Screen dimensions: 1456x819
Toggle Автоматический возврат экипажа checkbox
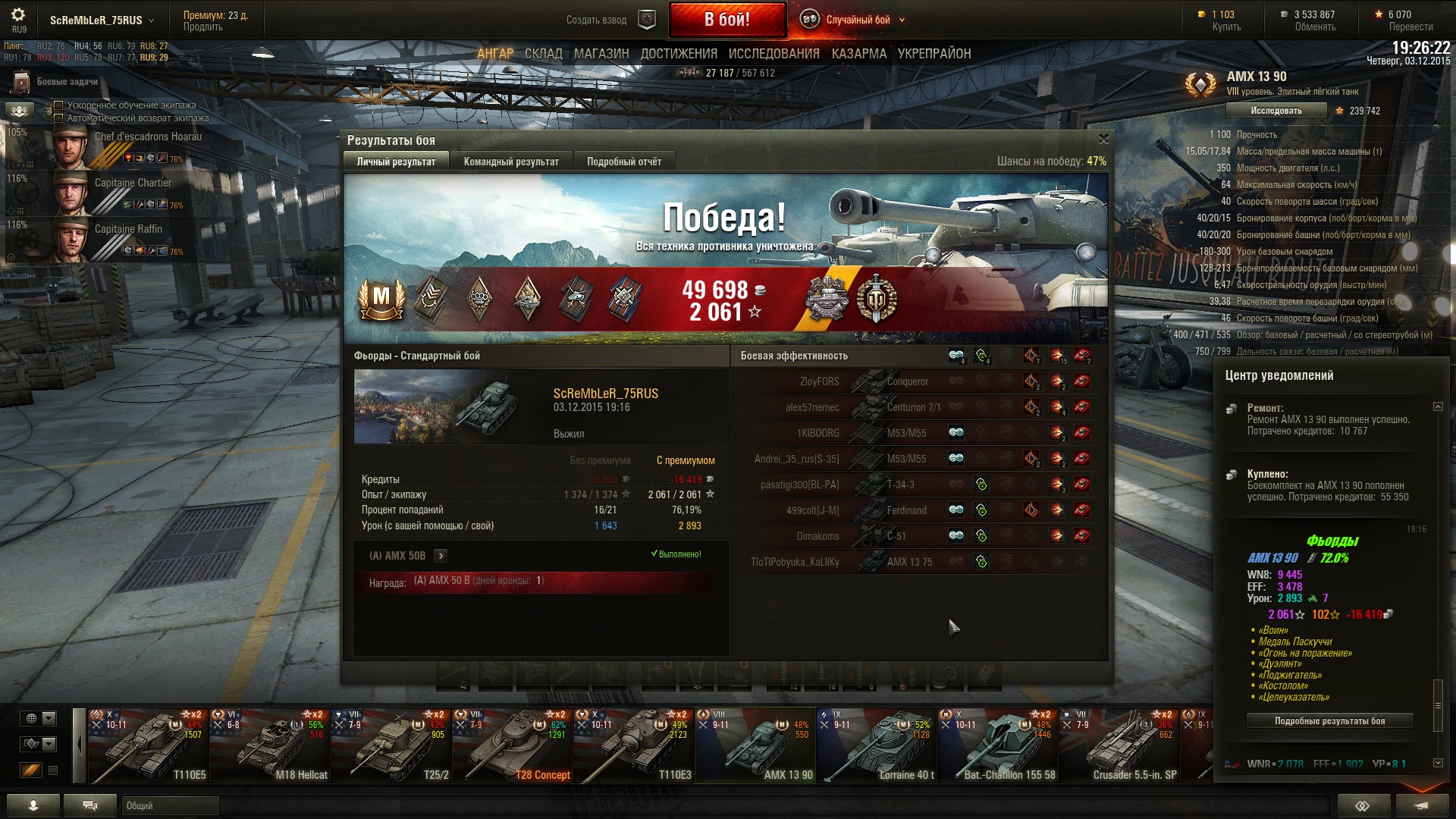(x=58, y=118)
